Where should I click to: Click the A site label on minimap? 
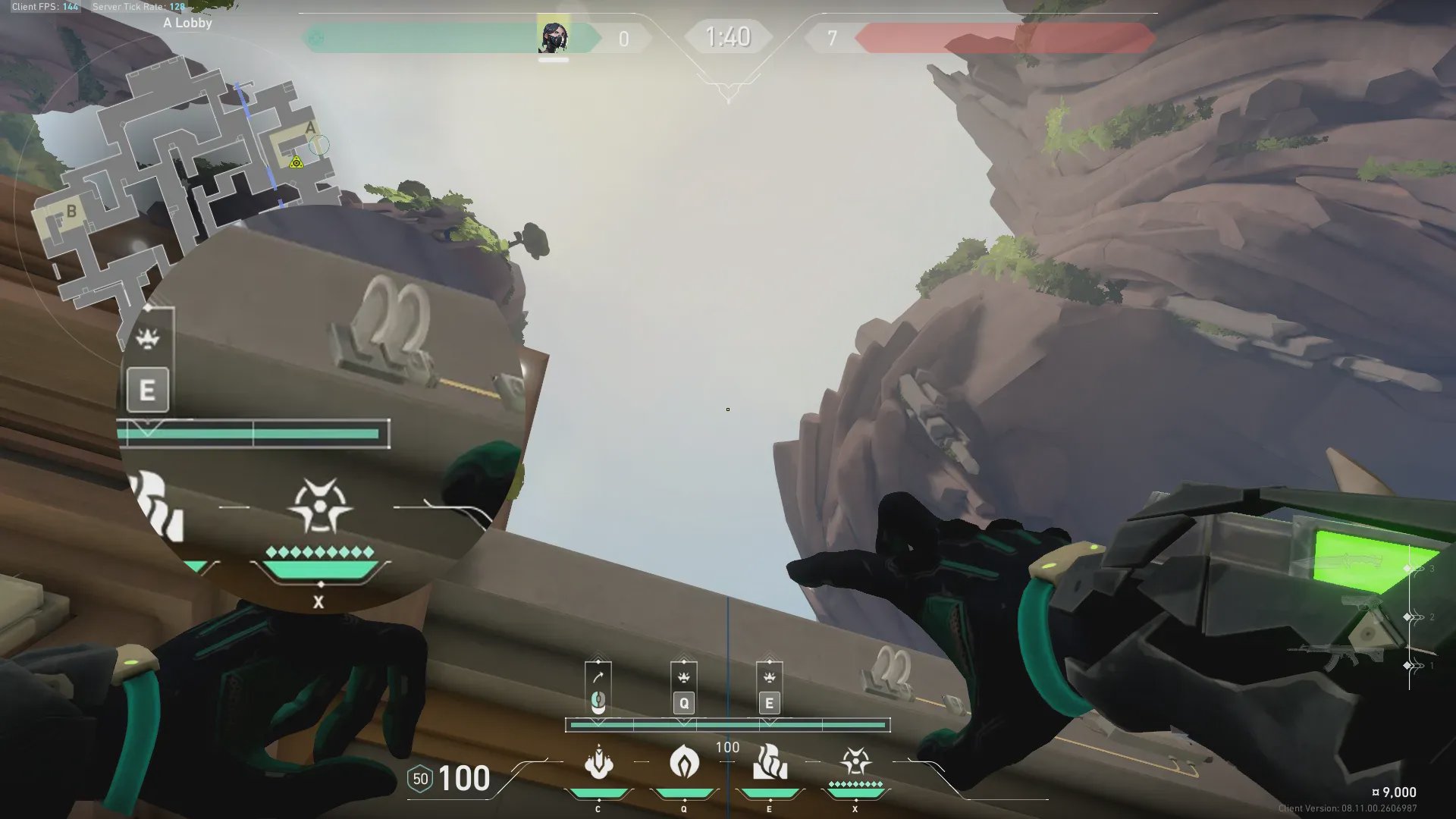tap(310, 128)
